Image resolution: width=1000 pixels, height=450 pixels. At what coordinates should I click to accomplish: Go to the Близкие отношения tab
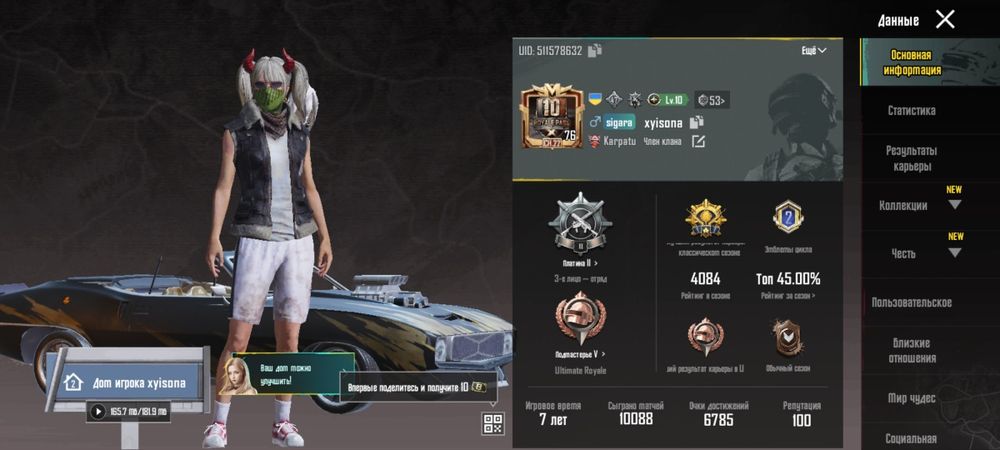coord(911,350)
